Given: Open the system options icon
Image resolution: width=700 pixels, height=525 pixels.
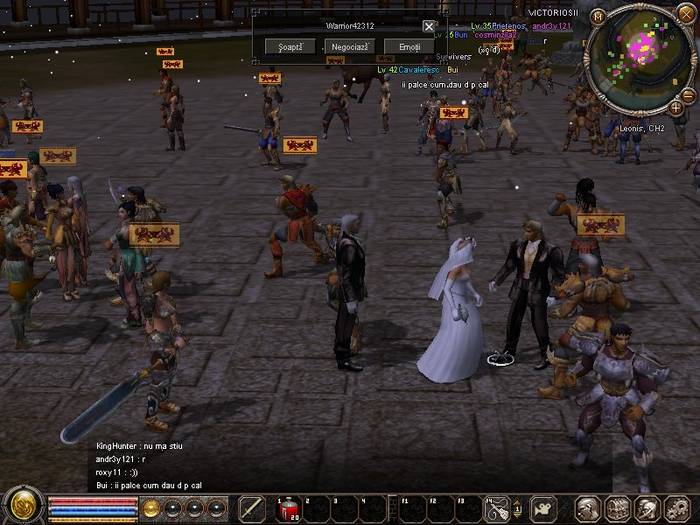Looking at the screenshot, I should (674, 509).
